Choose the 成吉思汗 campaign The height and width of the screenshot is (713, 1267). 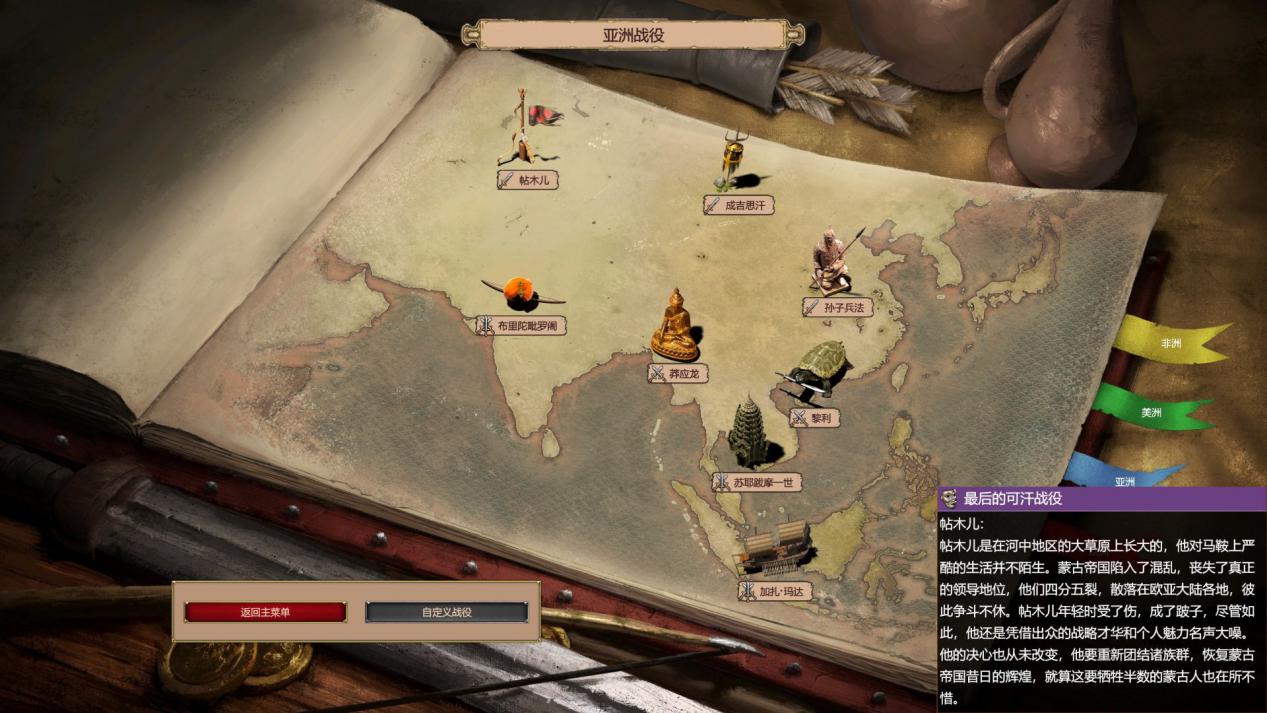click(x=740, y=205)
